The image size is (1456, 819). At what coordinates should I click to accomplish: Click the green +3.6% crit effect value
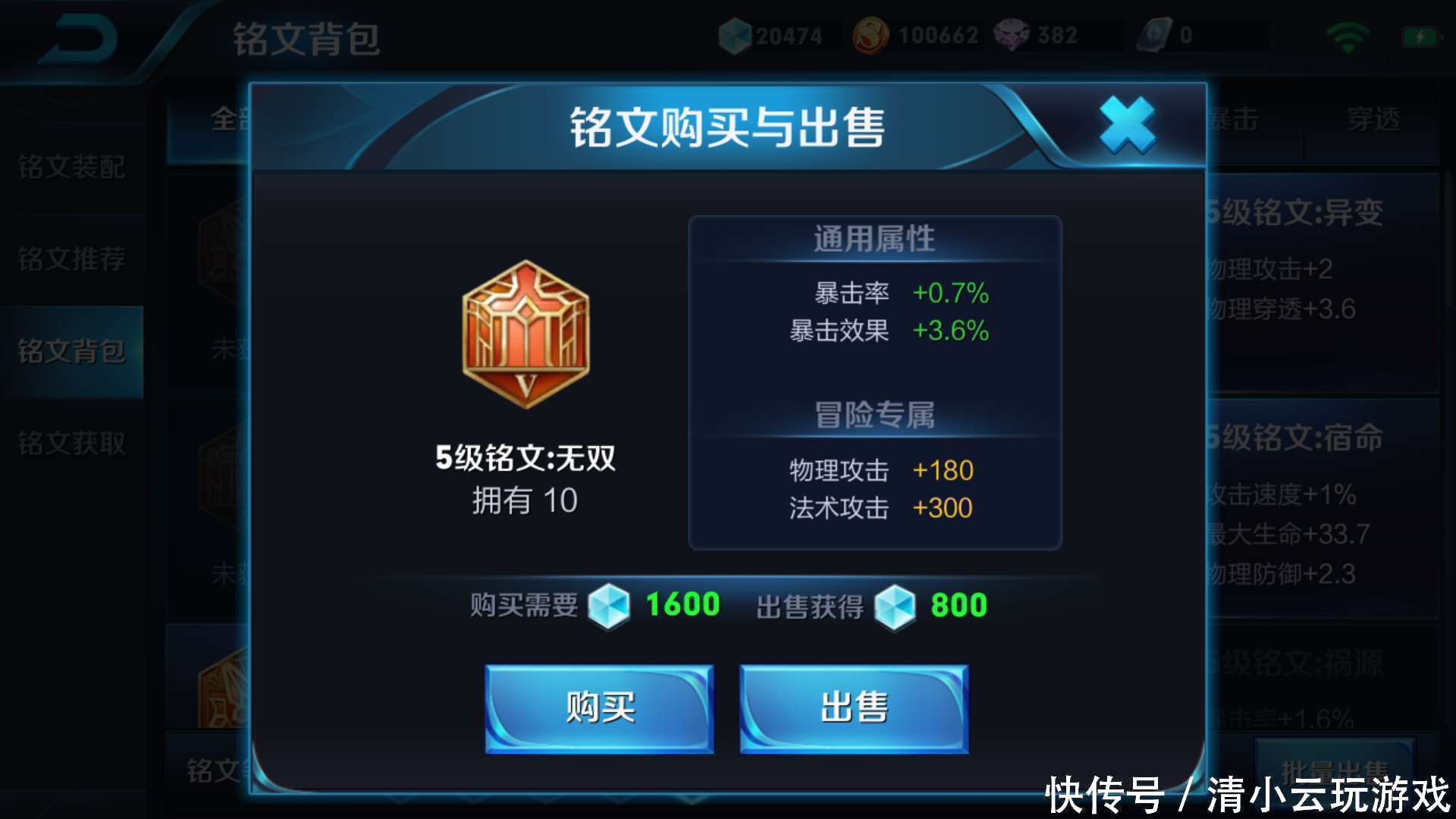click(x=950, y=330)
